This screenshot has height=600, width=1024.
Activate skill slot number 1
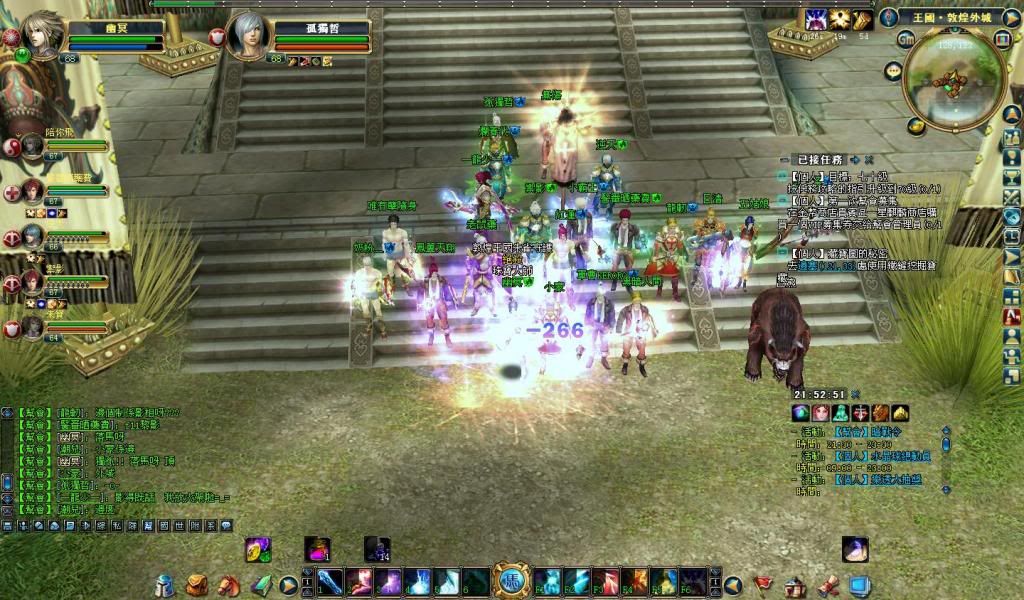(330, 582)
